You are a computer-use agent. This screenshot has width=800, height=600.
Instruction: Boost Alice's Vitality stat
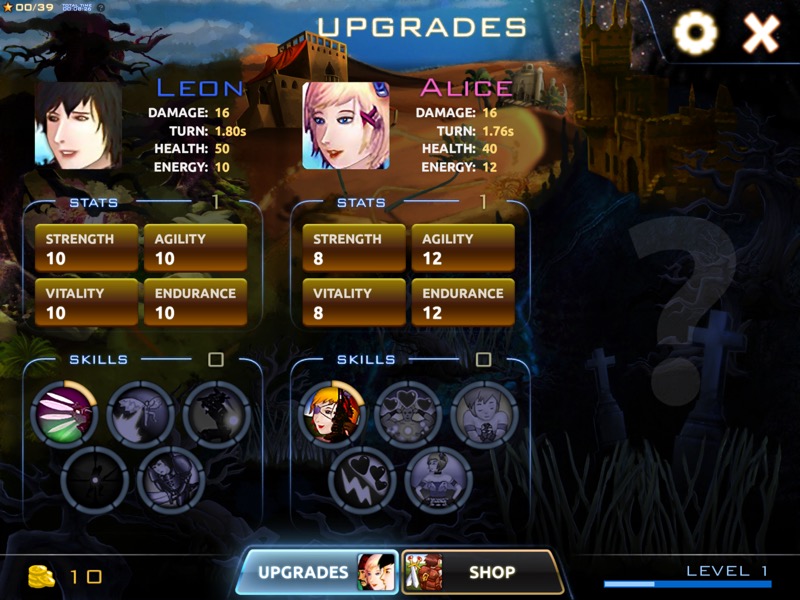(354, 302)
